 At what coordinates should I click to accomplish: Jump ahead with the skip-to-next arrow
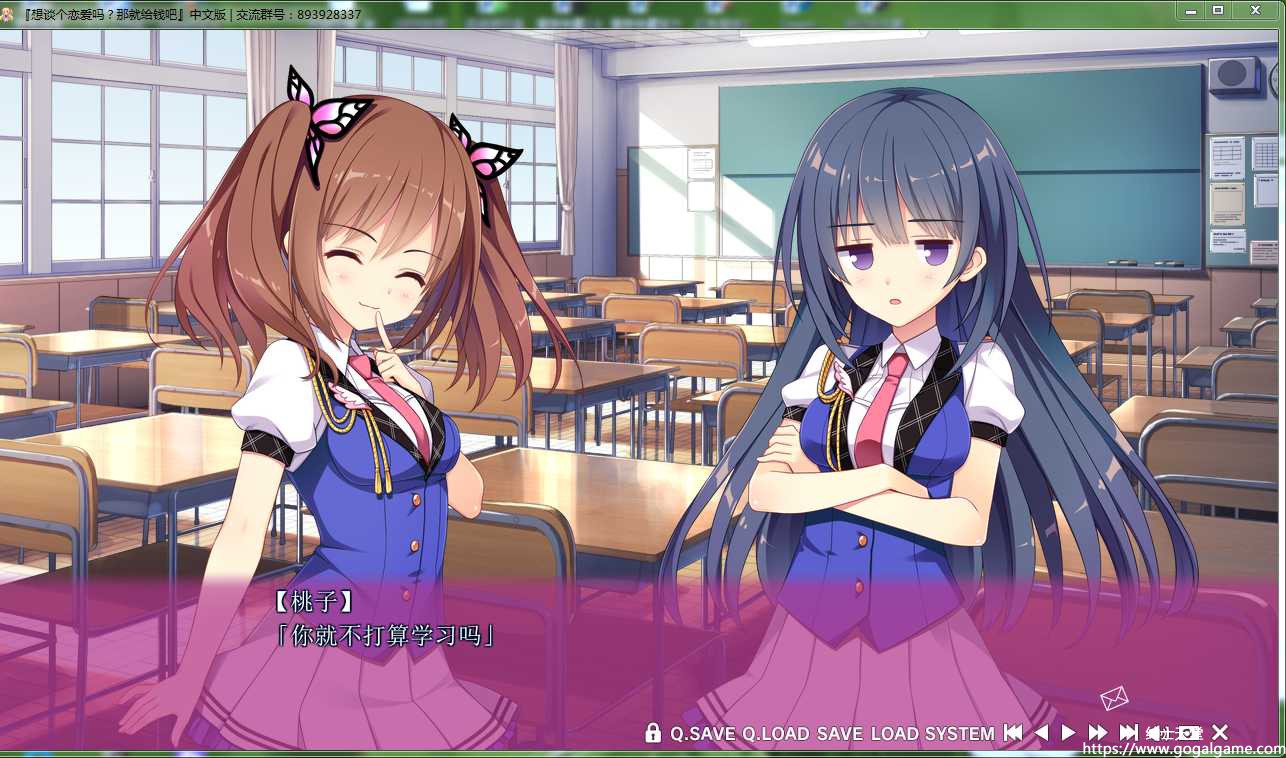coord(1128,733)
